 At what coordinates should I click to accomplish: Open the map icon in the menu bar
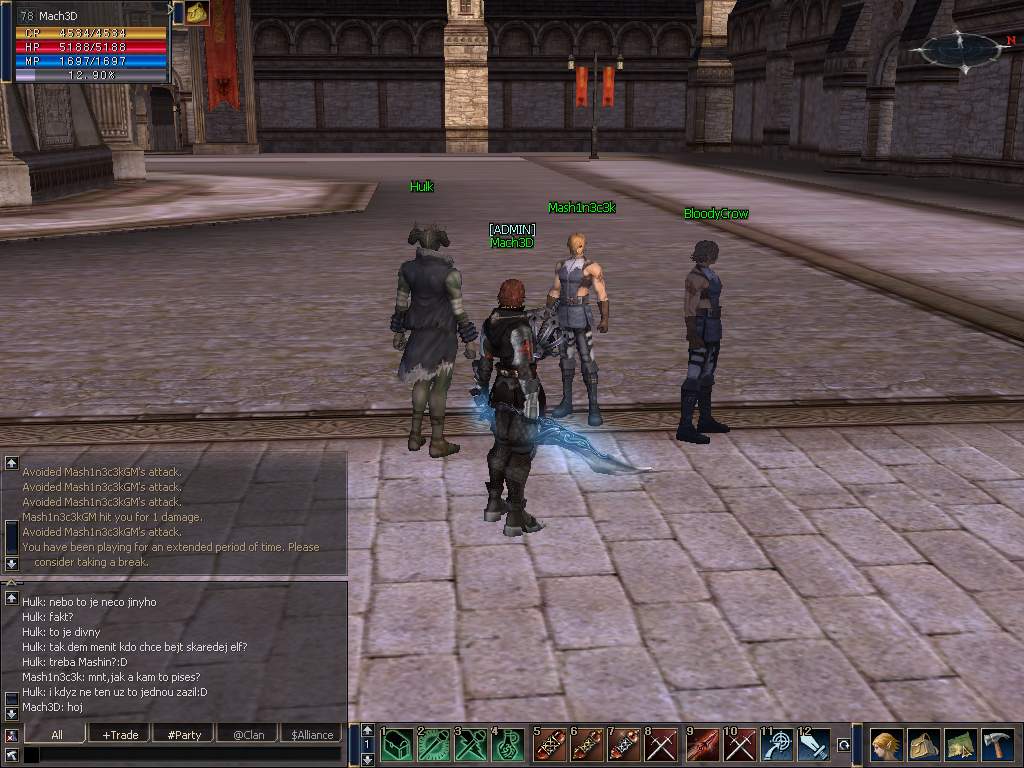[960, 745]
